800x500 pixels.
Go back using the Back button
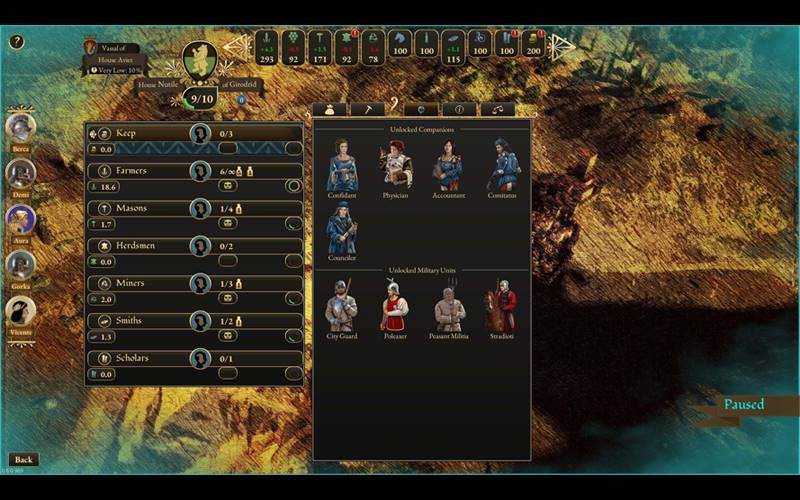[23, 460]
